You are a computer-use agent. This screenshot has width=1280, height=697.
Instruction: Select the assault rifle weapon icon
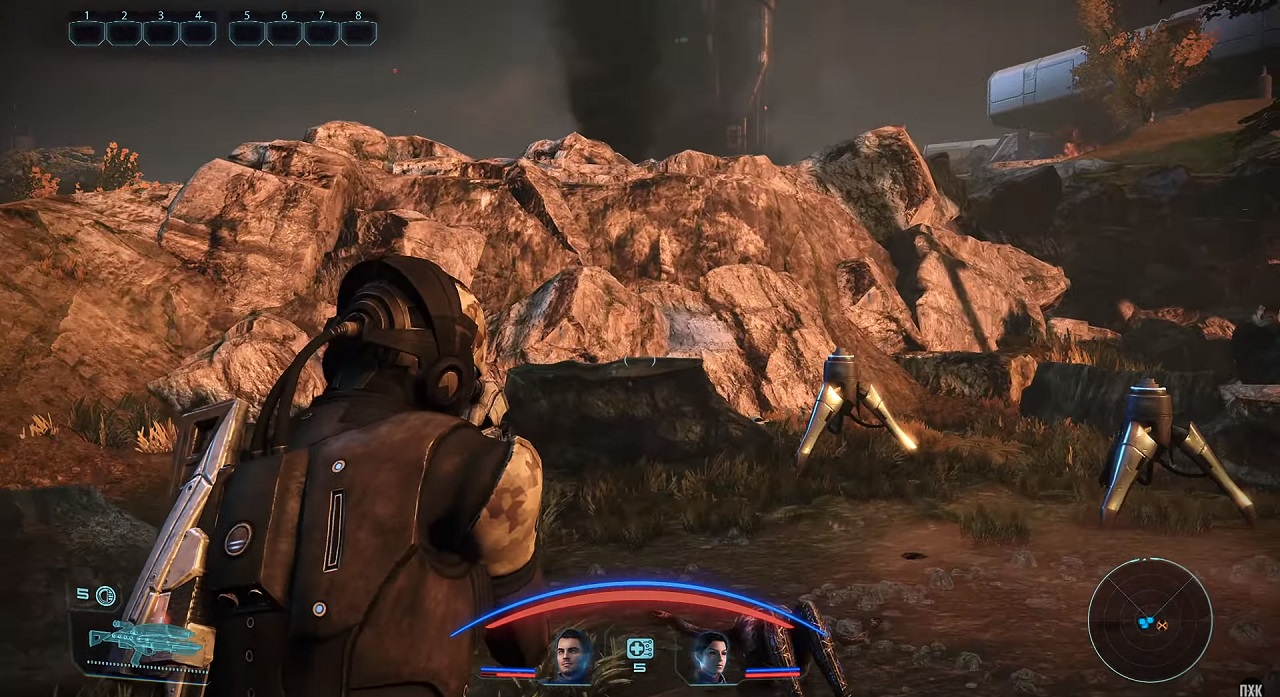(x=130, y=638)
